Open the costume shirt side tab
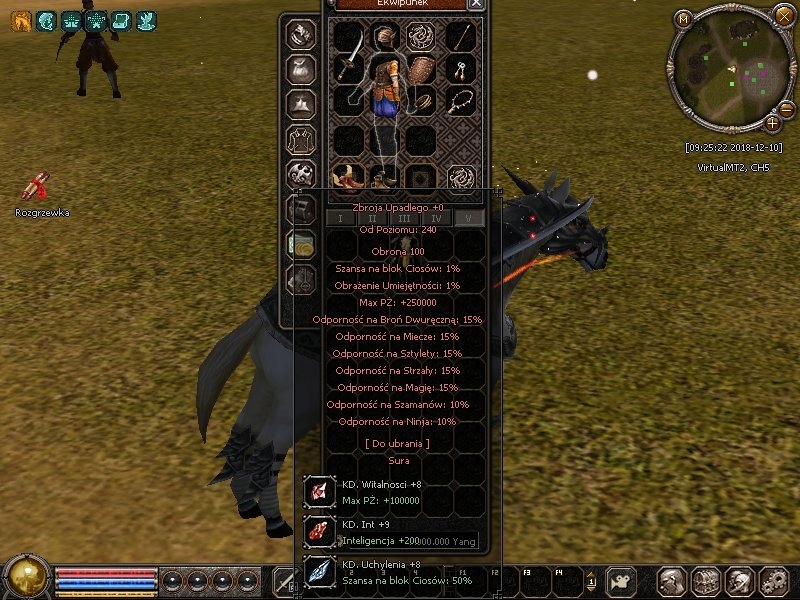The image size is (800, 600). tap(303, 138)
